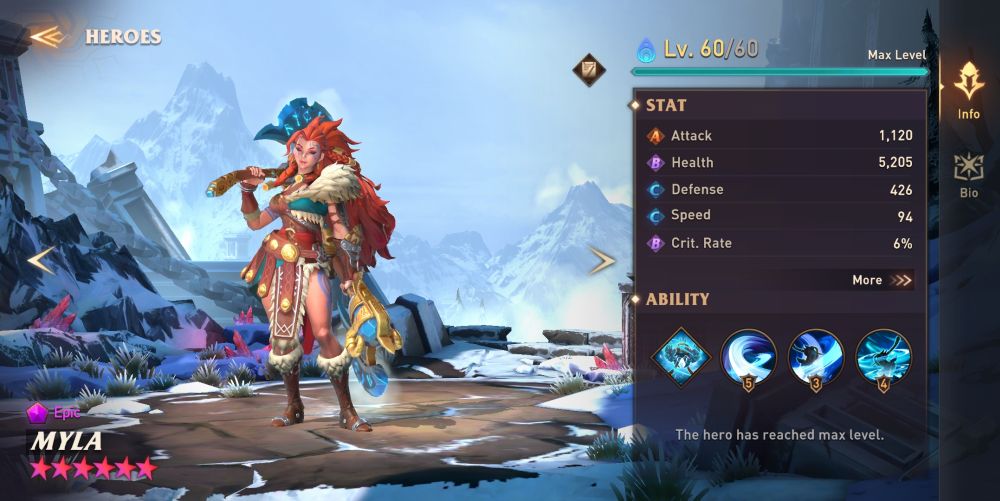View the next hero
Screen dimensions: 1000x501
tap(602, 261)
